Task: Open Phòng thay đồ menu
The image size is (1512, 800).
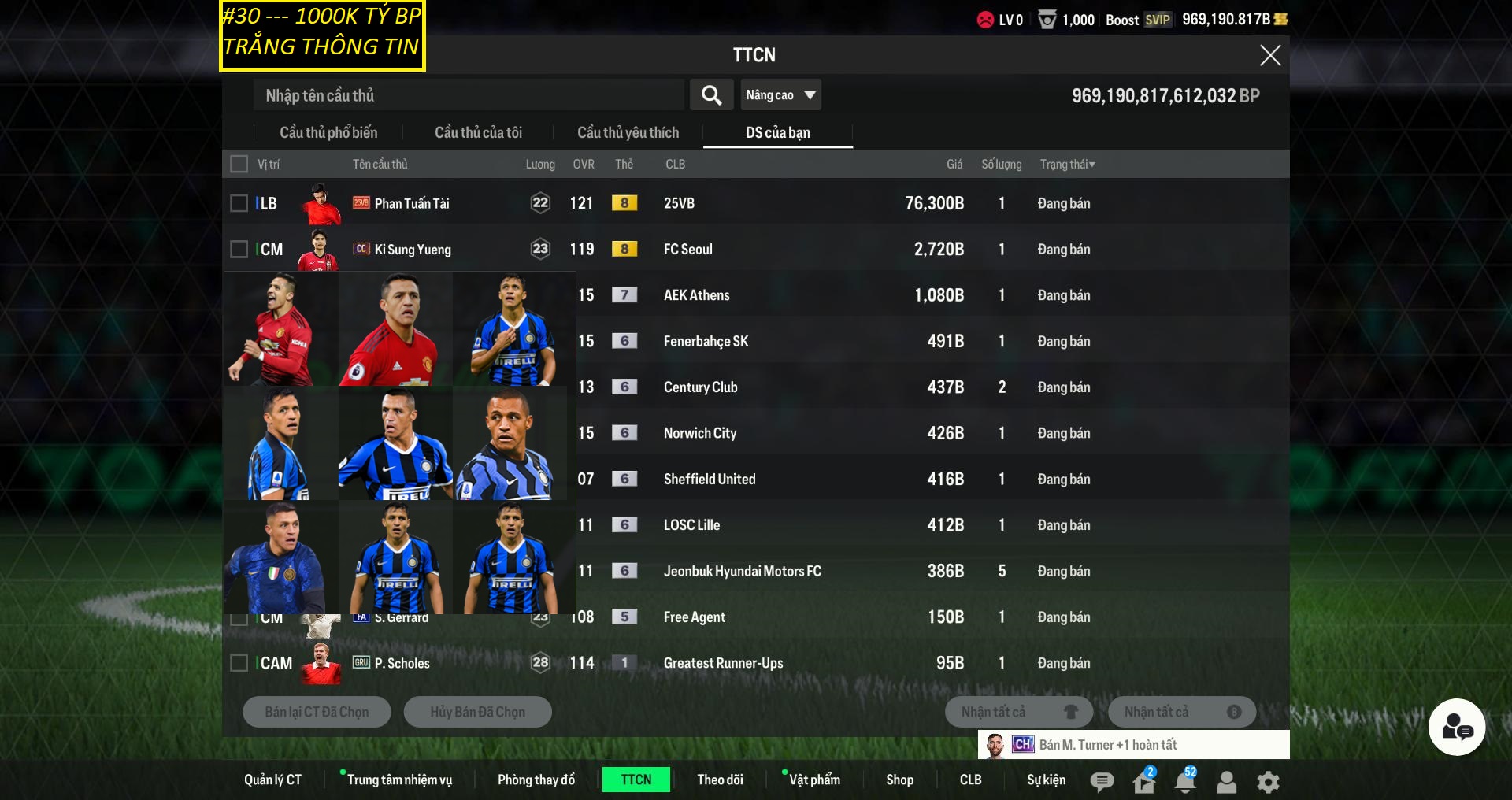Action: pos(536,780)
